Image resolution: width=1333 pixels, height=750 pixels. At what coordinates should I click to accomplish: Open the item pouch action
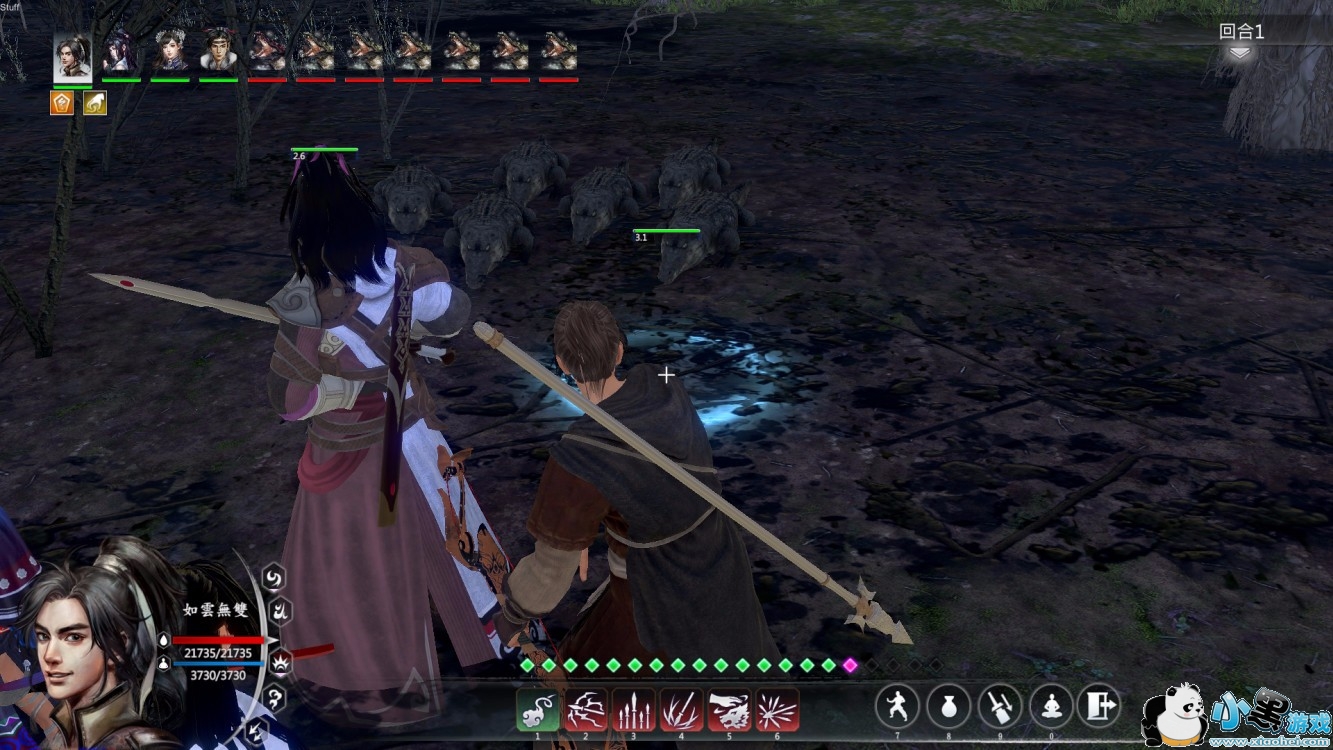[x=948, y=706]
